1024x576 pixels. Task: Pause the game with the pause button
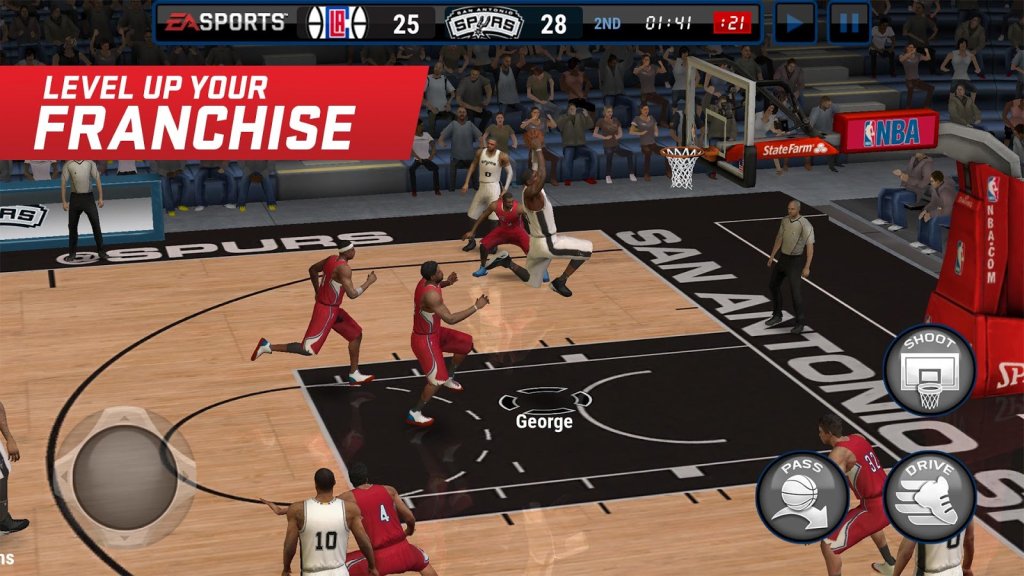click(848, 23)
